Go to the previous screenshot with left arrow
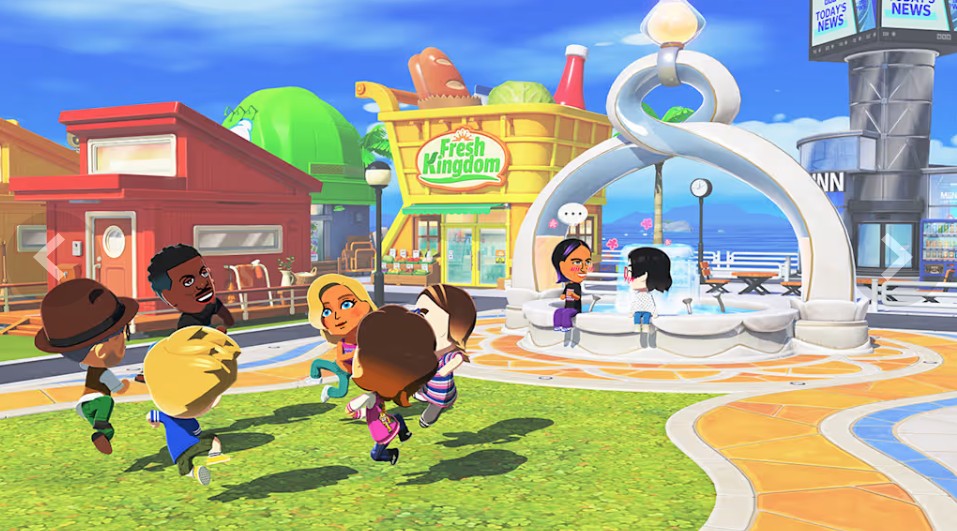 [49, 257]
